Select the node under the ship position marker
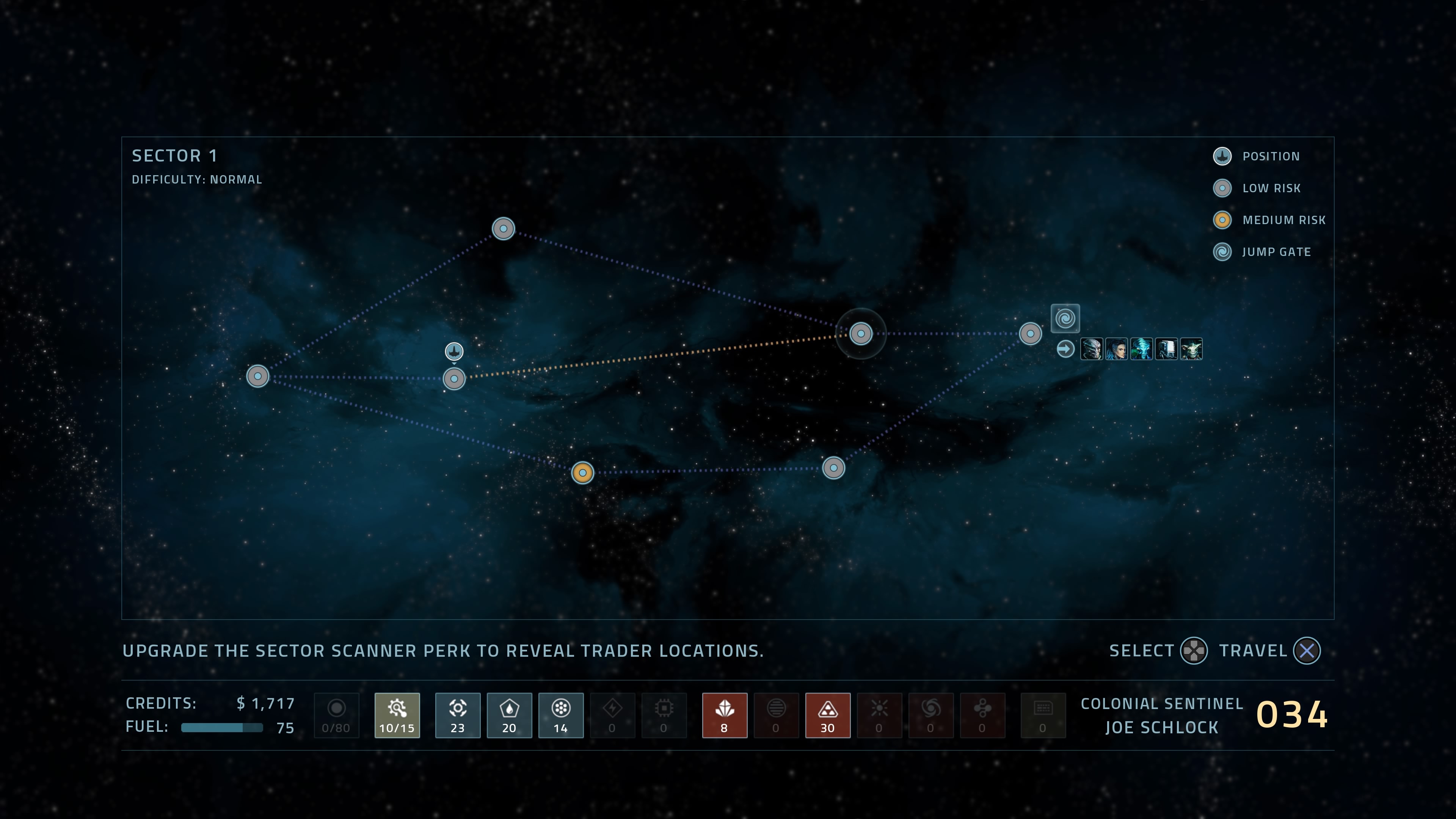1456x819 pixels. pos(454,379)
